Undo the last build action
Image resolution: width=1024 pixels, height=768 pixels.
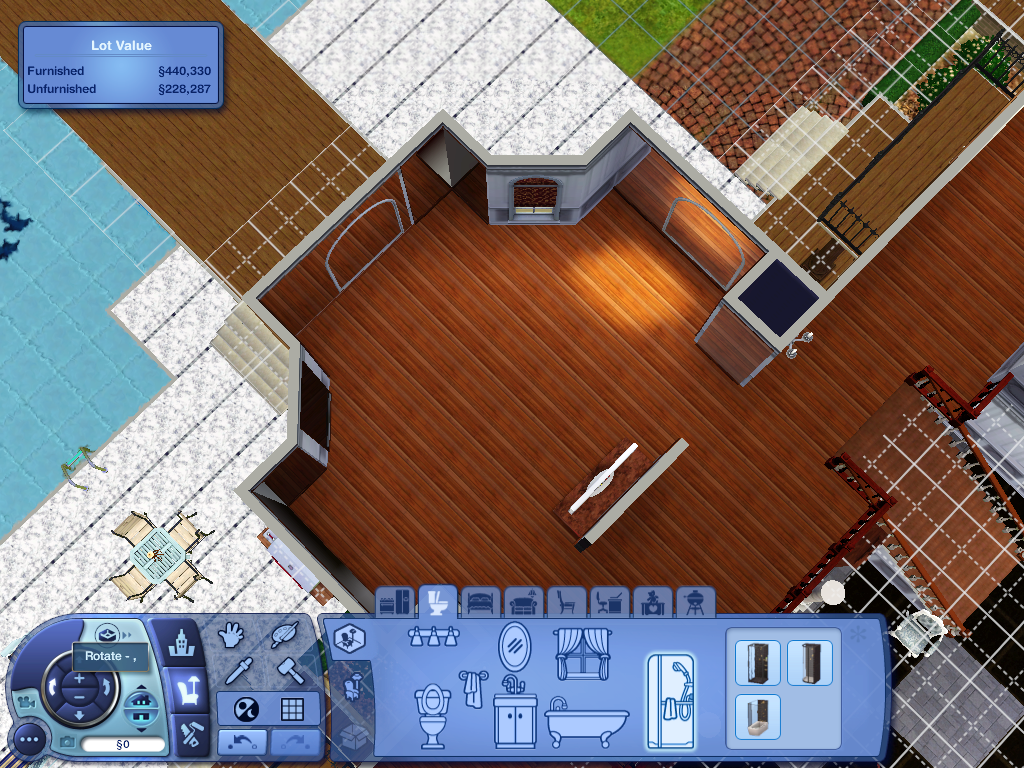coord(242,743)
